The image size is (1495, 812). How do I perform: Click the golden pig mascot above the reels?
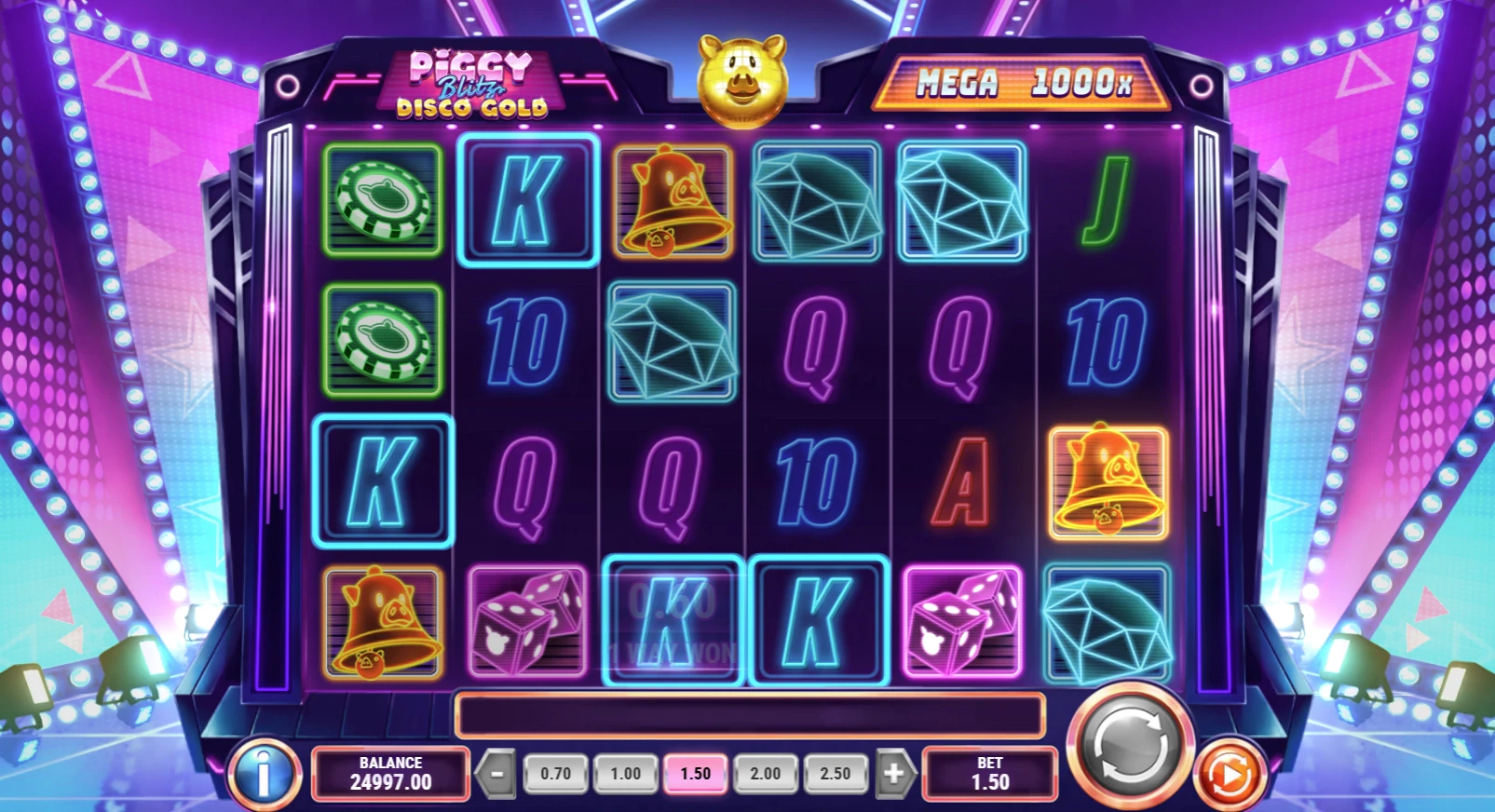[x=742, y=79]
